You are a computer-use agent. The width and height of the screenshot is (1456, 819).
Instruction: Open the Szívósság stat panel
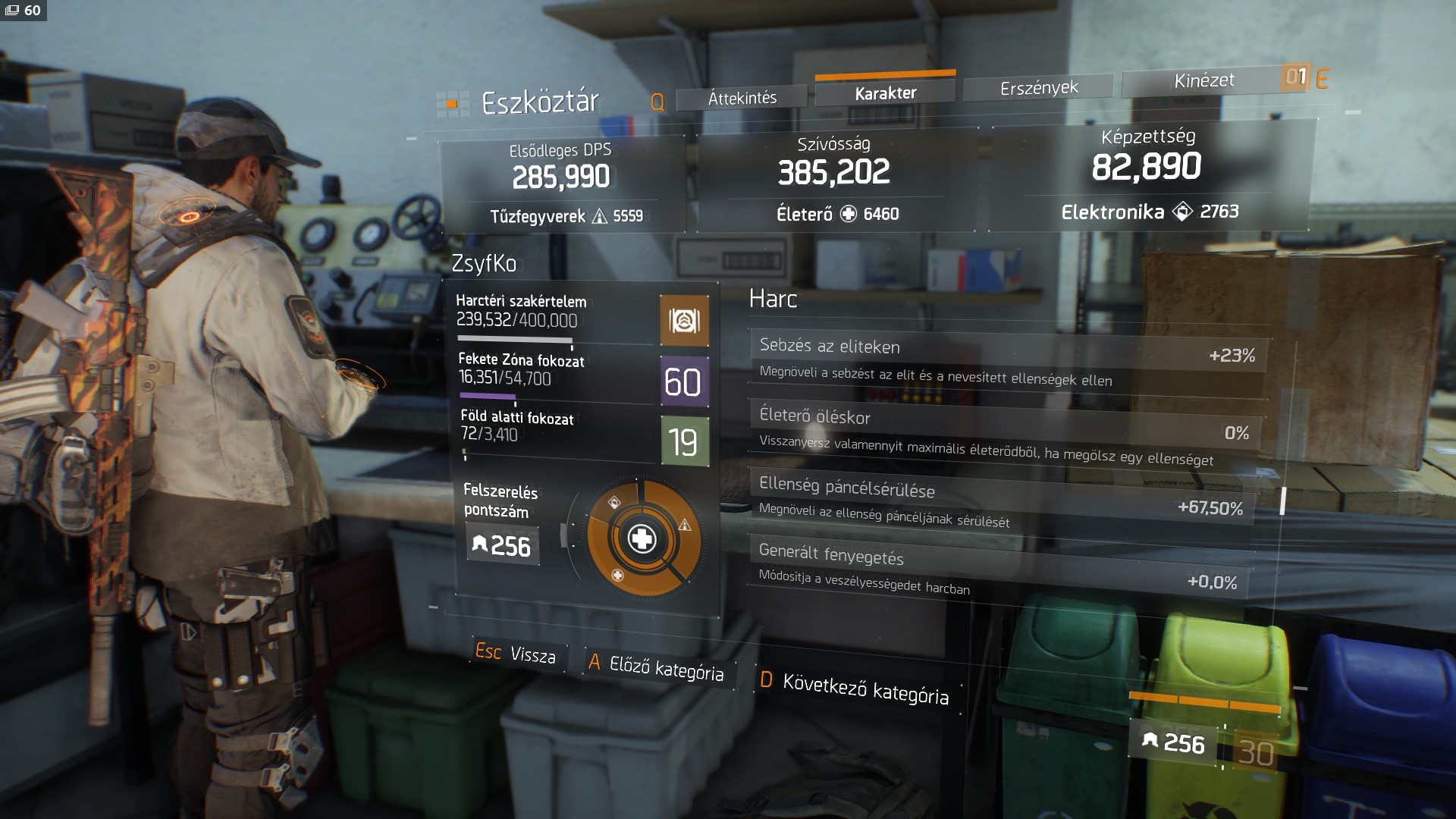pyautogui.click(x=834, y=180)
